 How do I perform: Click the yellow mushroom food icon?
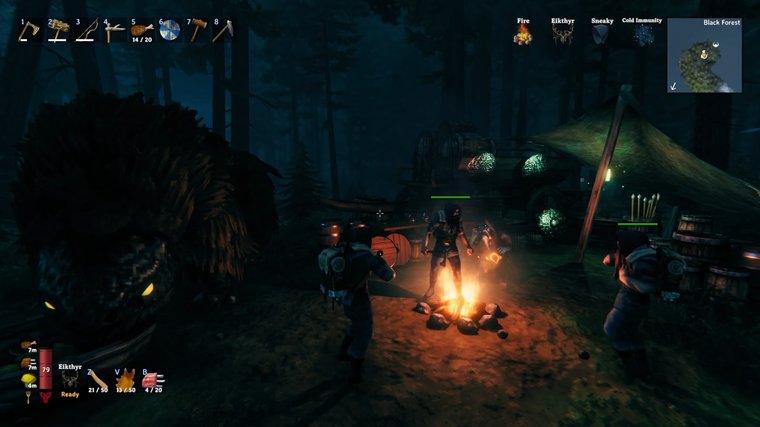27,380
